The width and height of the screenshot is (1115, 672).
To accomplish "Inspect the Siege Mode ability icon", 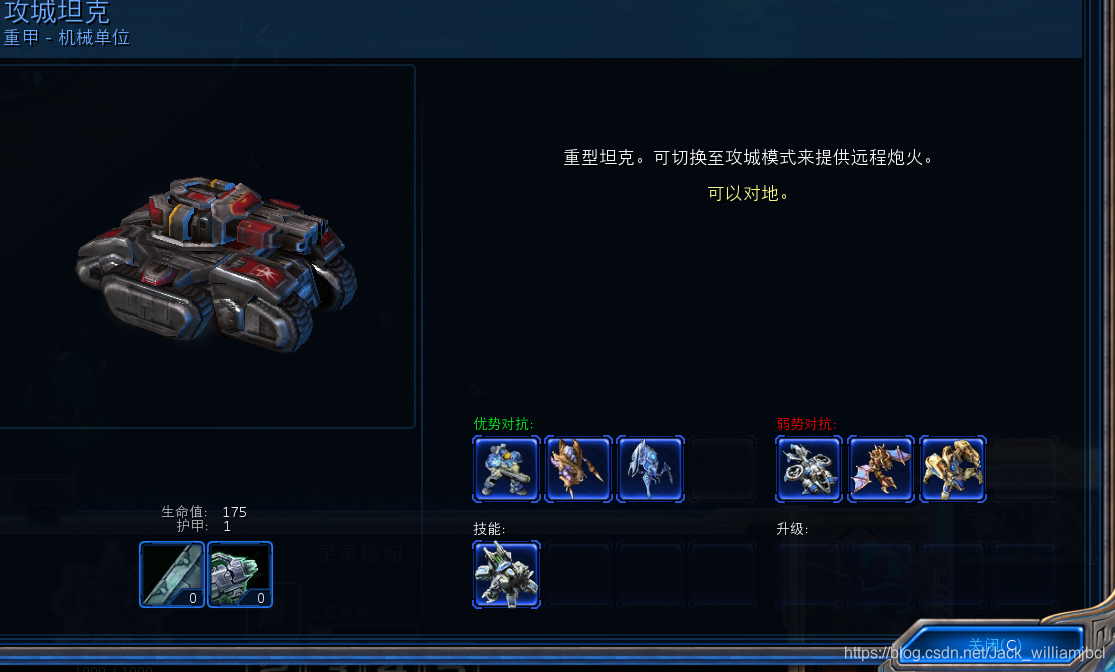I will [x=506, y=574].
